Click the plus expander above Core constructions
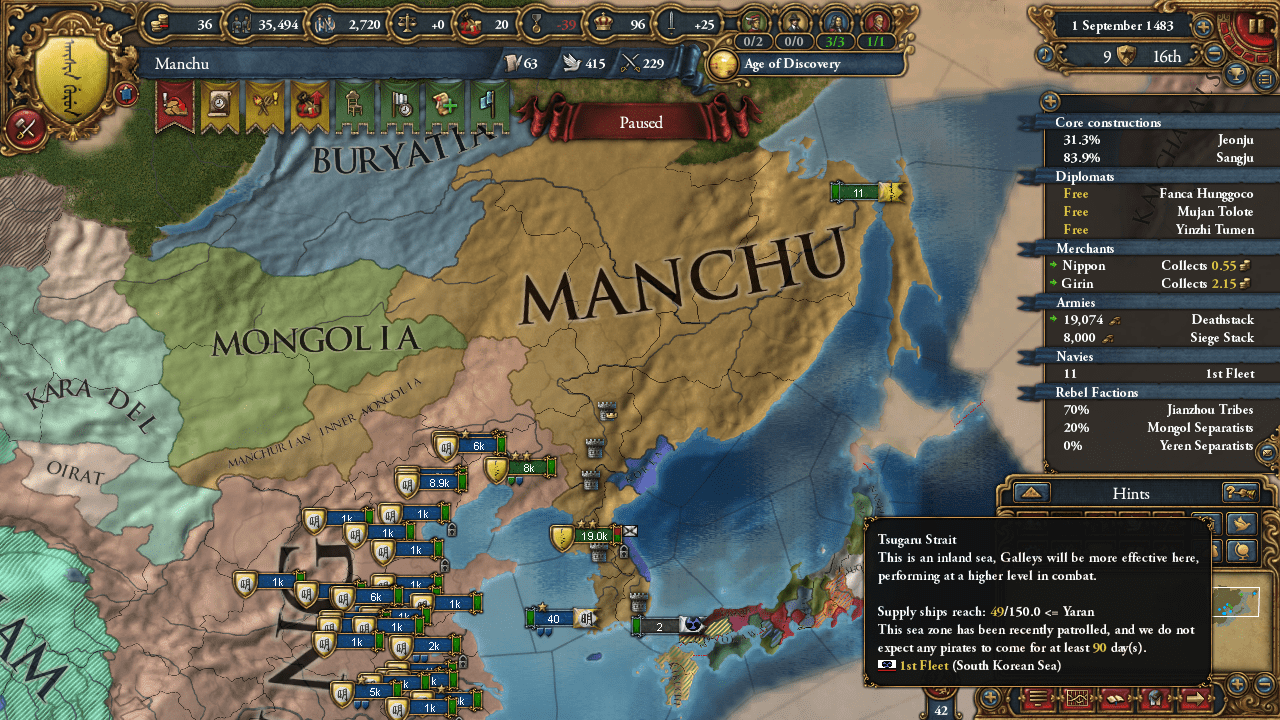1280x720 pixels. click(1049, 101)
